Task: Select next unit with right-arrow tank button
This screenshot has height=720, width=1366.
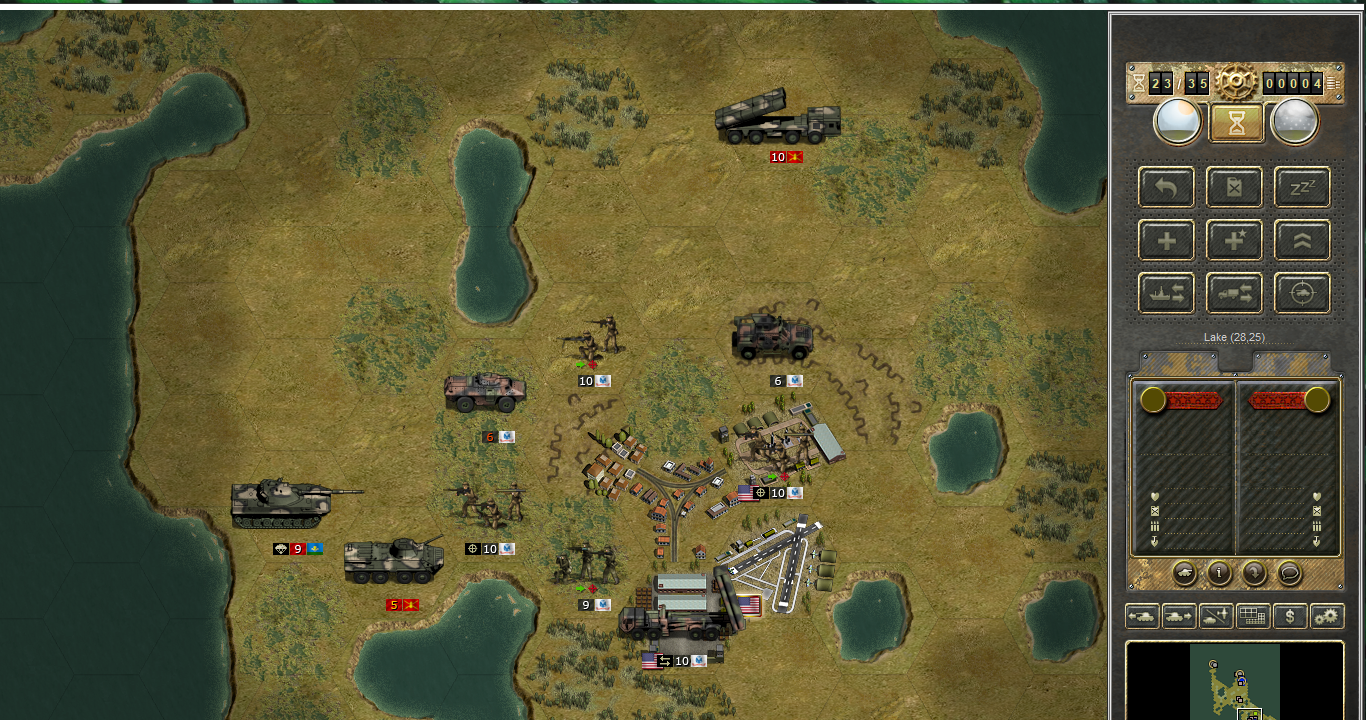Action: click(1179, 616)
